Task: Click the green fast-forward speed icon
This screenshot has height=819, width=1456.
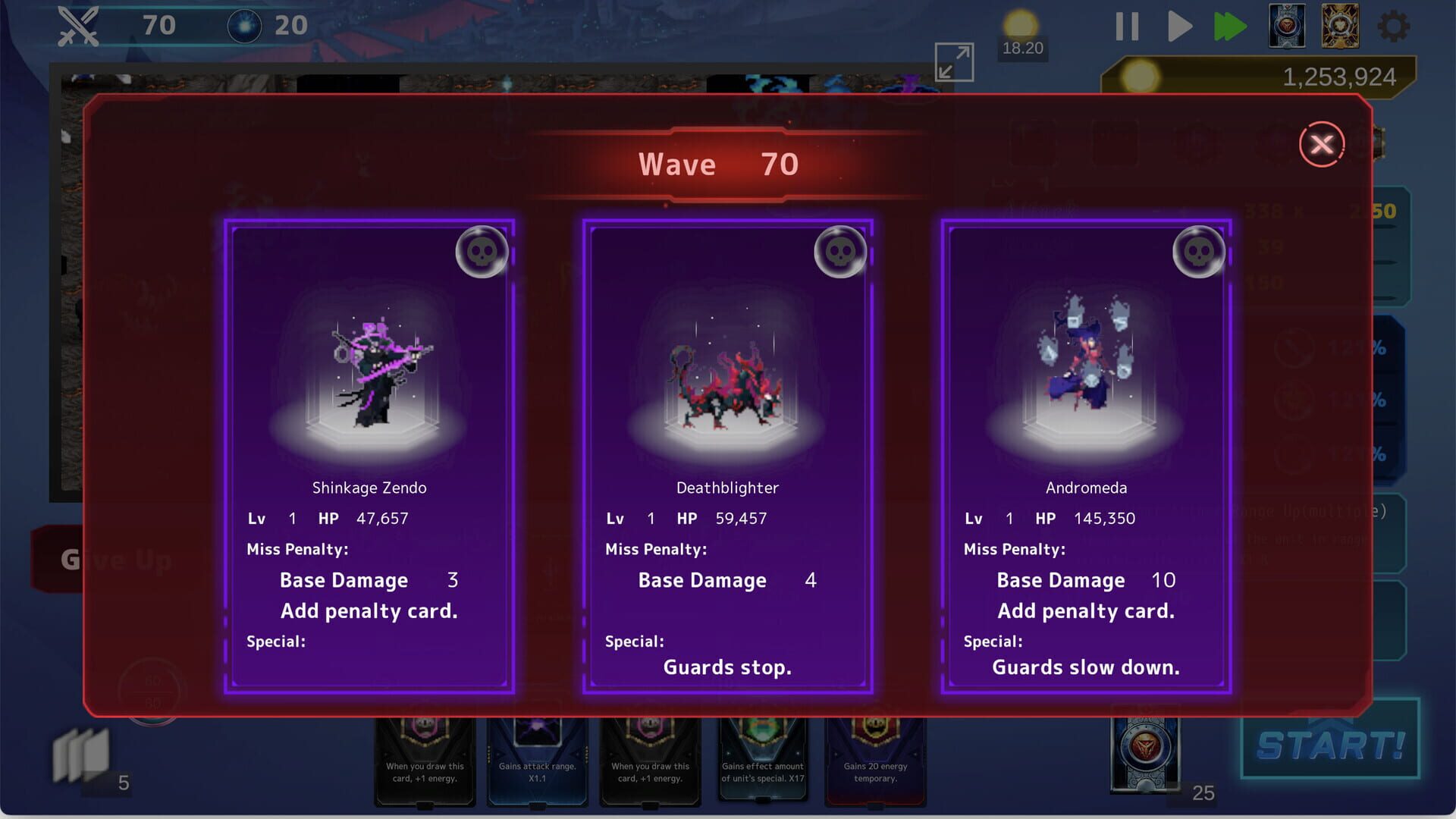Action: click(1231, 26)
